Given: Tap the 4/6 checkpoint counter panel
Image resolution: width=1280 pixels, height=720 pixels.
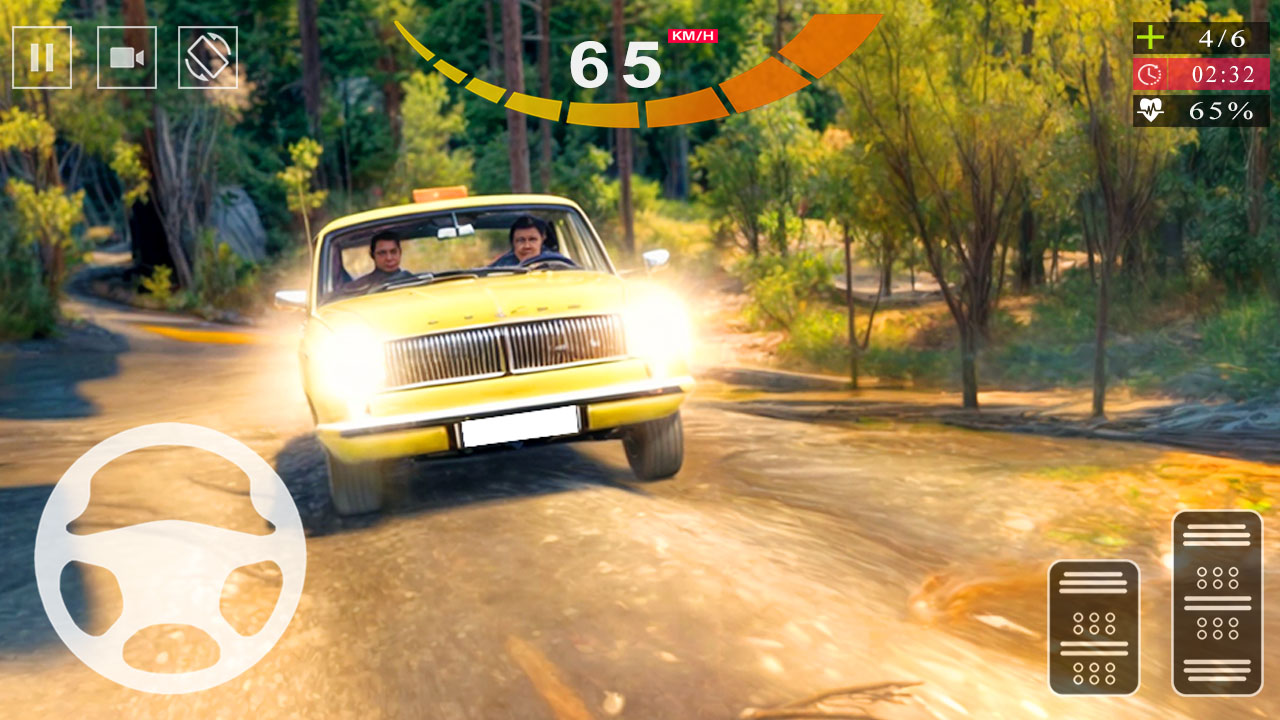Looking at the screenshot, I should coord(1200,40).
